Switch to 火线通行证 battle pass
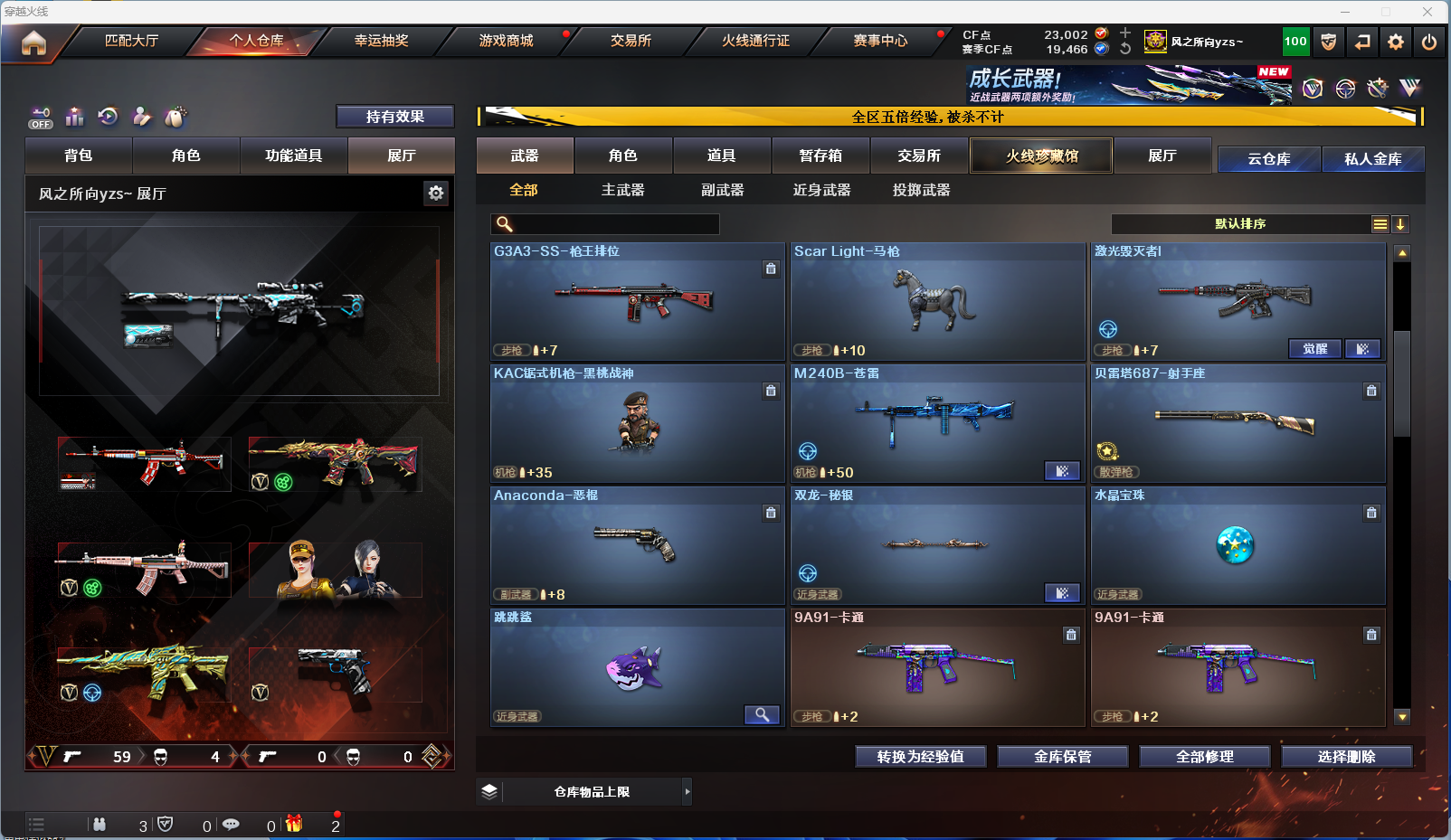1451x840 pixels. click(x=755, y=41)
